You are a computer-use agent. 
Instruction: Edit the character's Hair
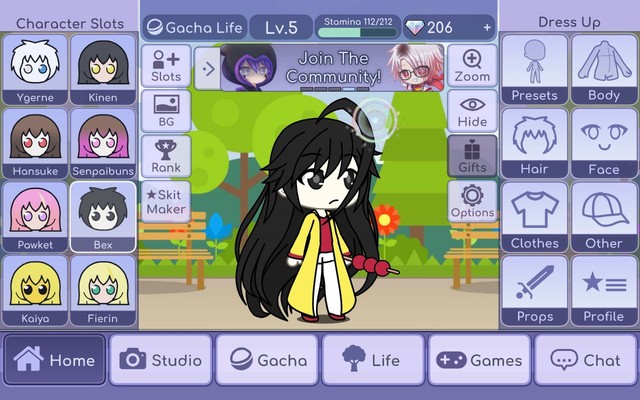534,144
